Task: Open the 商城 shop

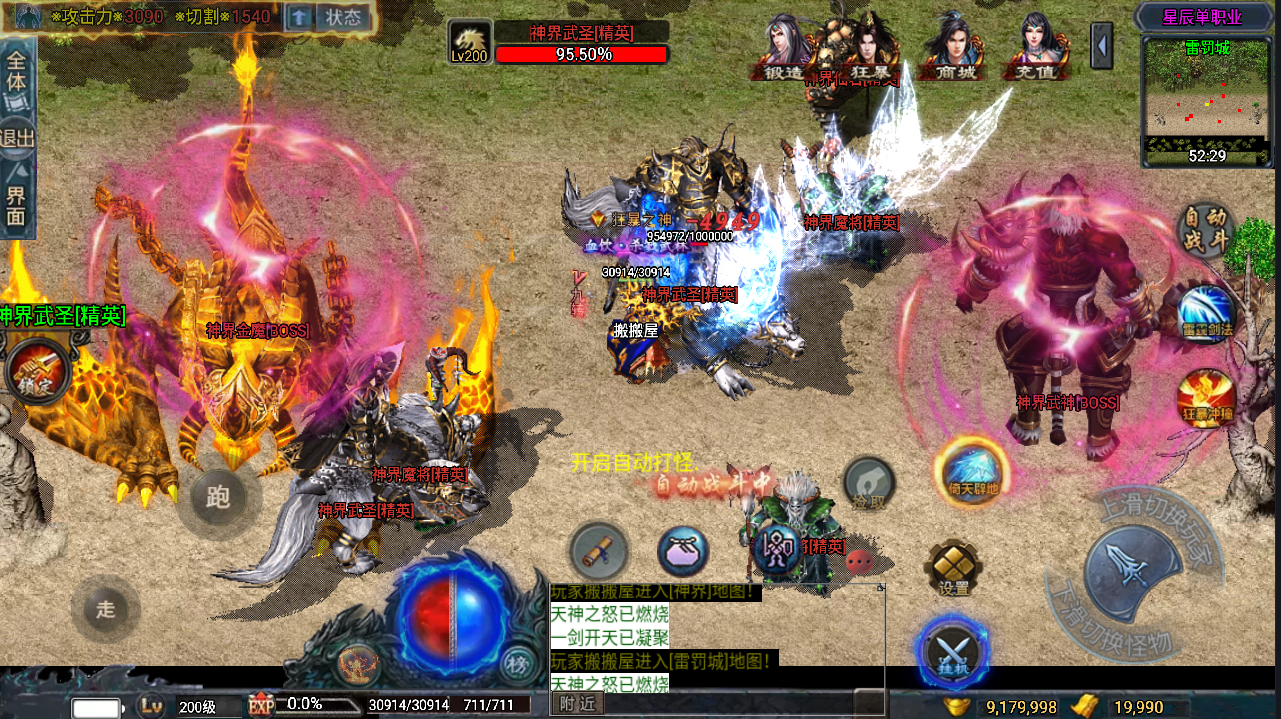Action: tap(952, 48)
